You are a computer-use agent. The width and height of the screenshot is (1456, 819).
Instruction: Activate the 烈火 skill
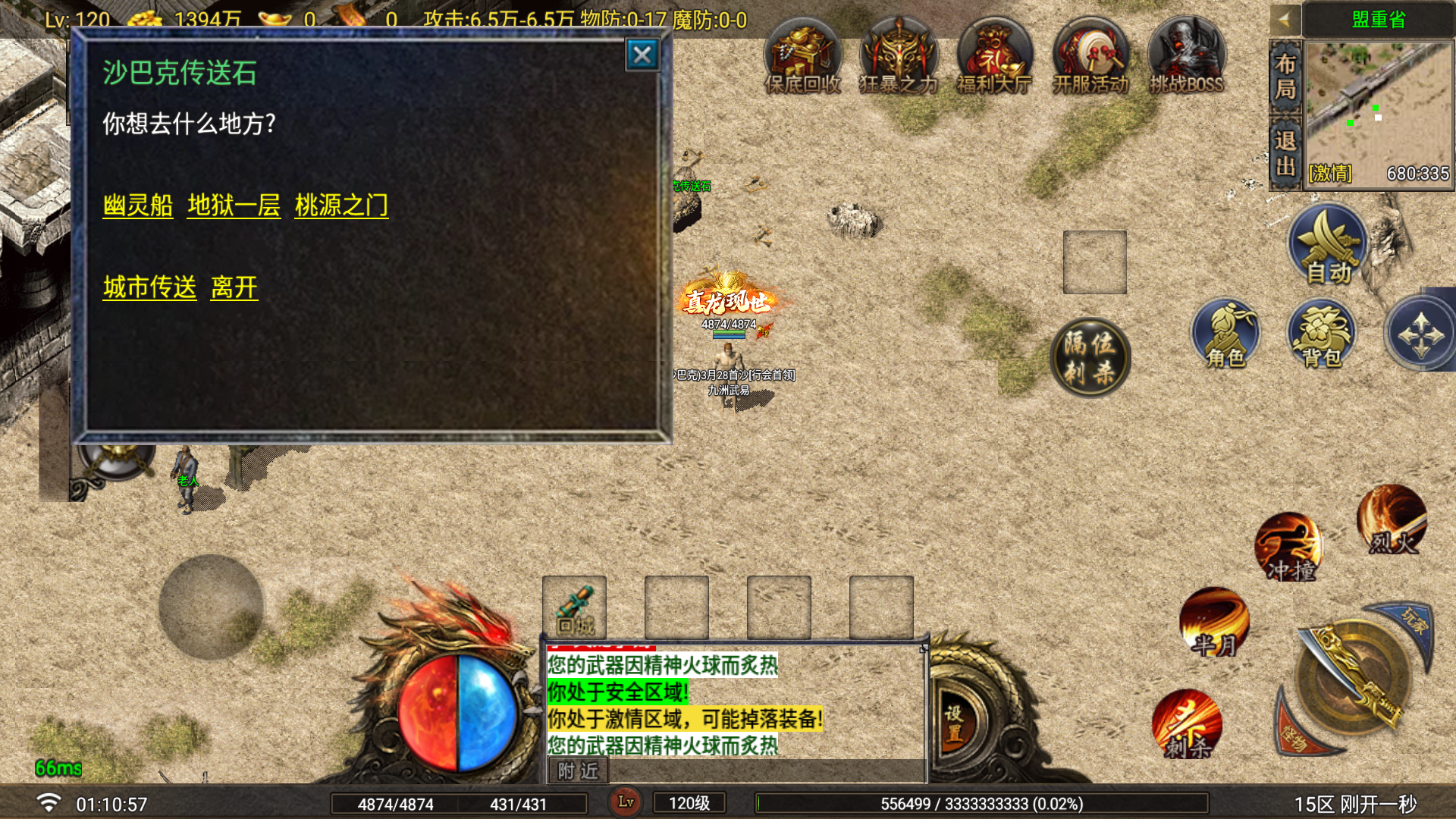coord(1392,521)
